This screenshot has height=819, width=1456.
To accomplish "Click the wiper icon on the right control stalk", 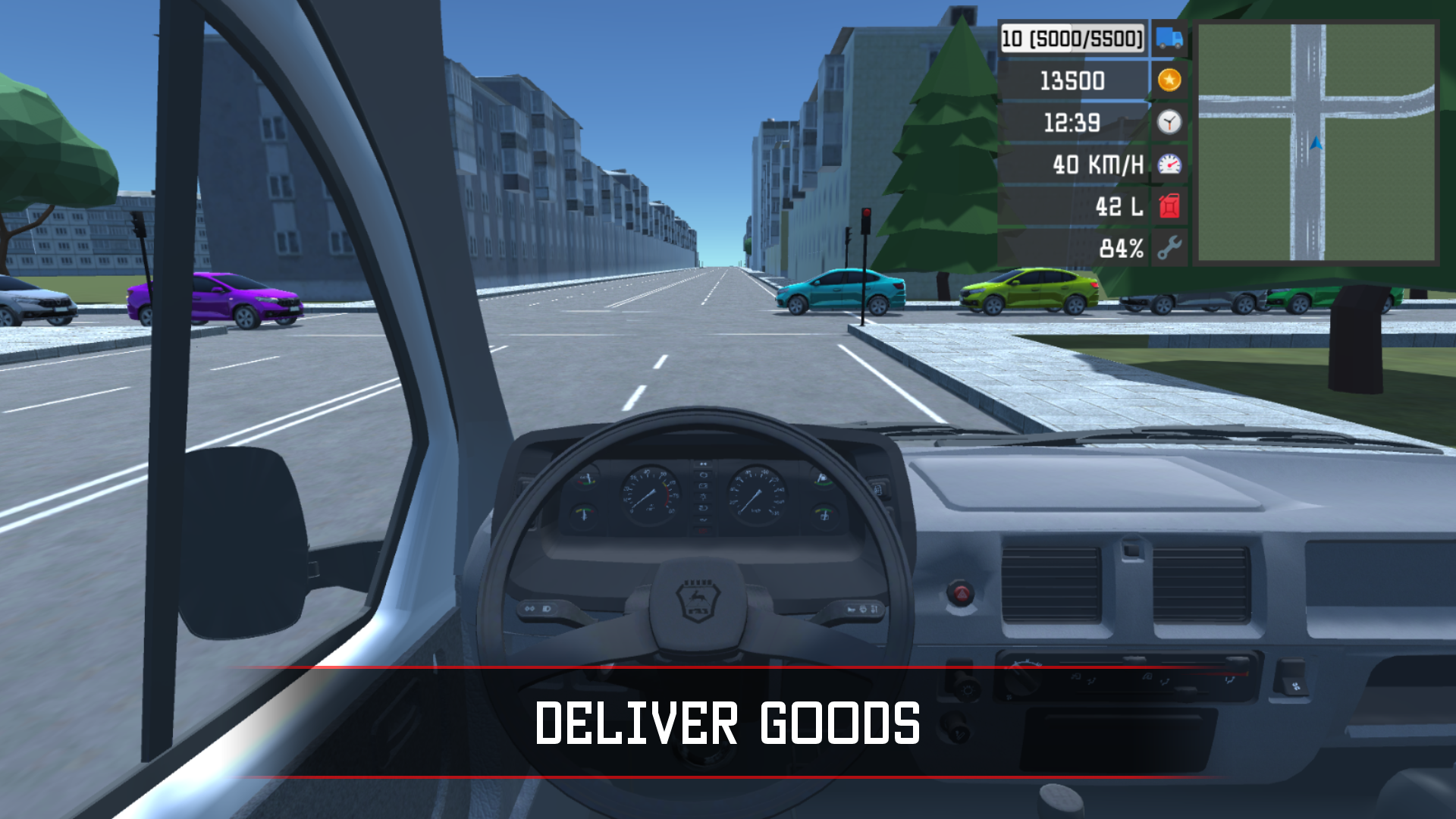I will point(863,610).
